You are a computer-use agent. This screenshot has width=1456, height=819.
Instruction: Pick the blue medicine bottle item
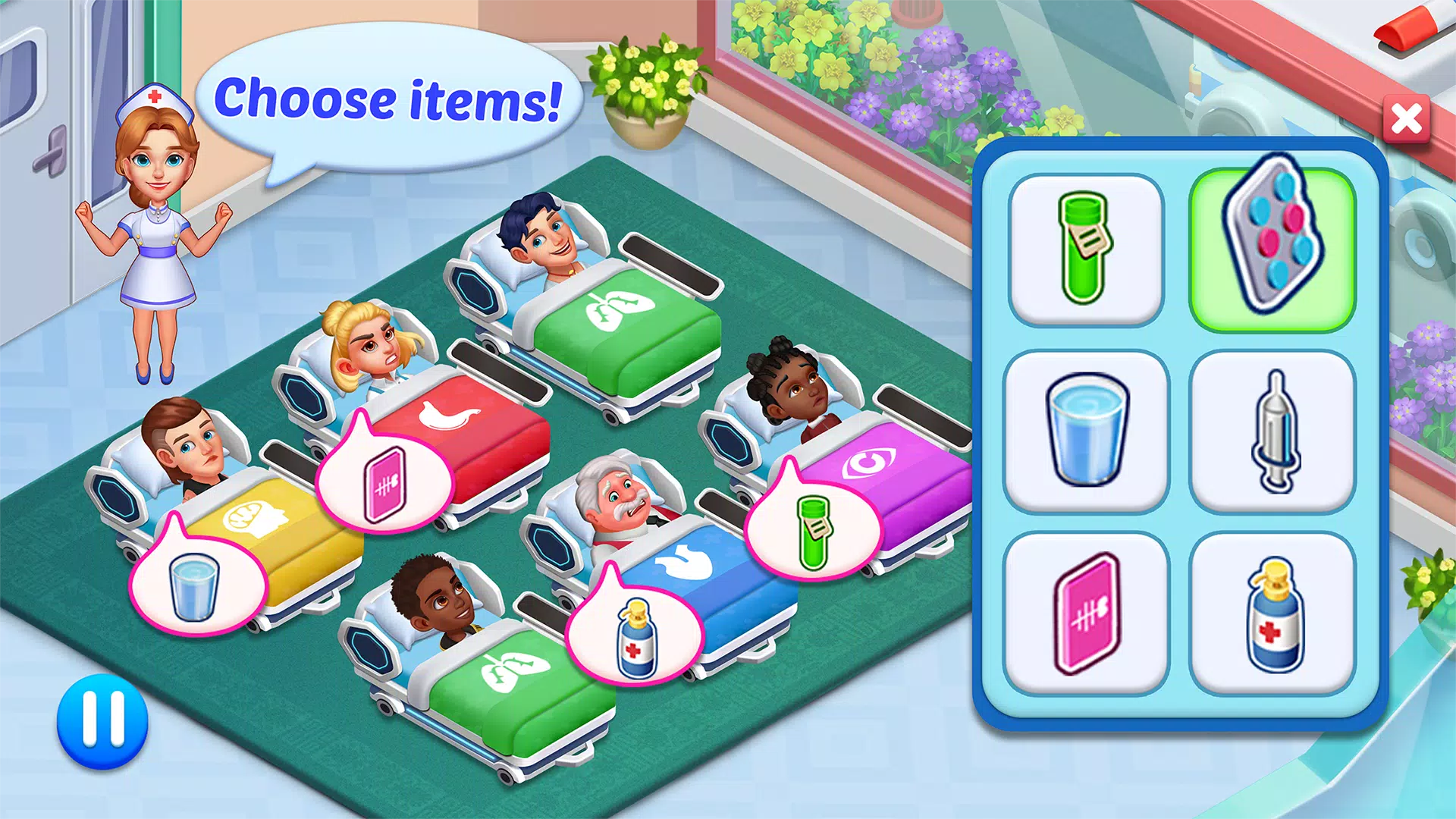click(1273, 613)
